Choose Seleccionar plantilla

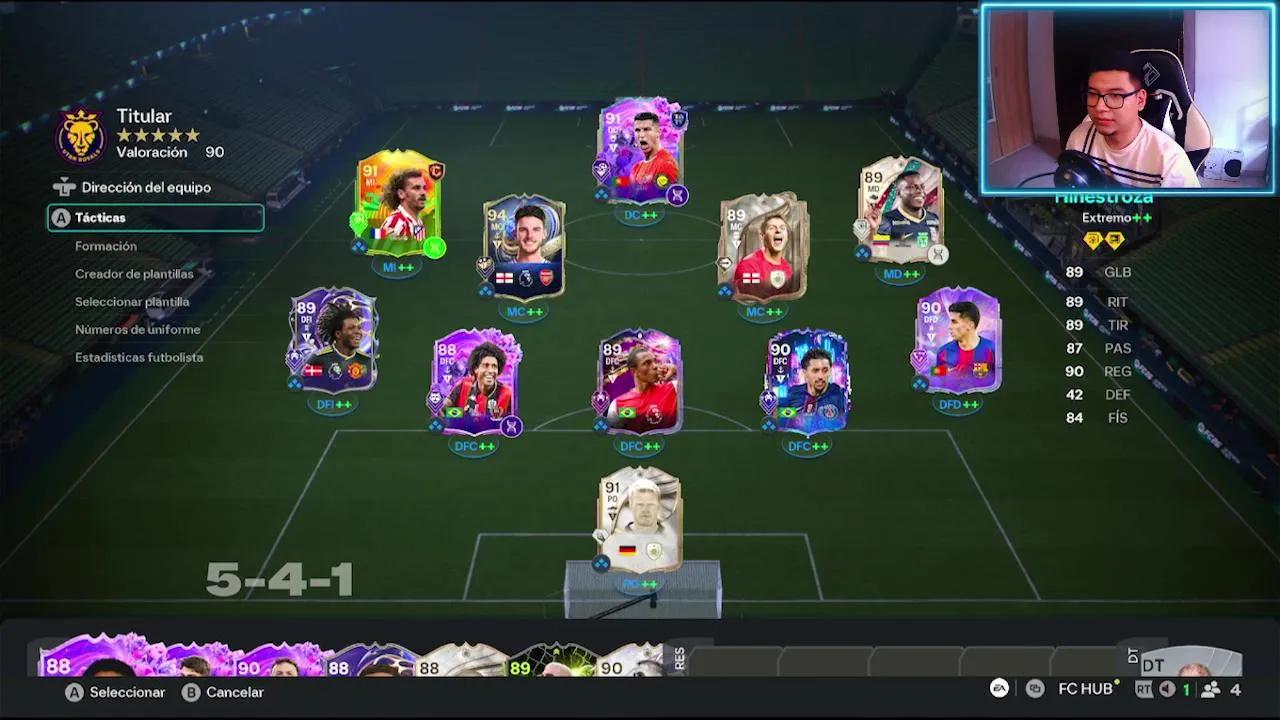click(132, 302)
